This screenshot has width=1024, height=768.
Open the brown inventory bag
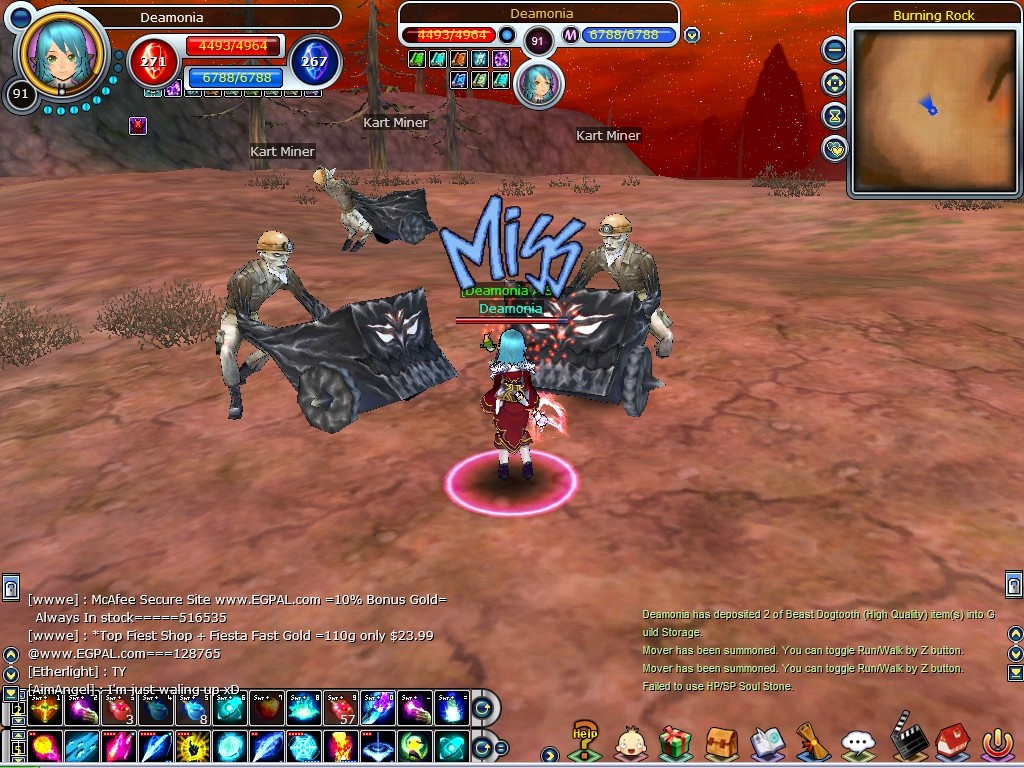(x=721, y=743)
